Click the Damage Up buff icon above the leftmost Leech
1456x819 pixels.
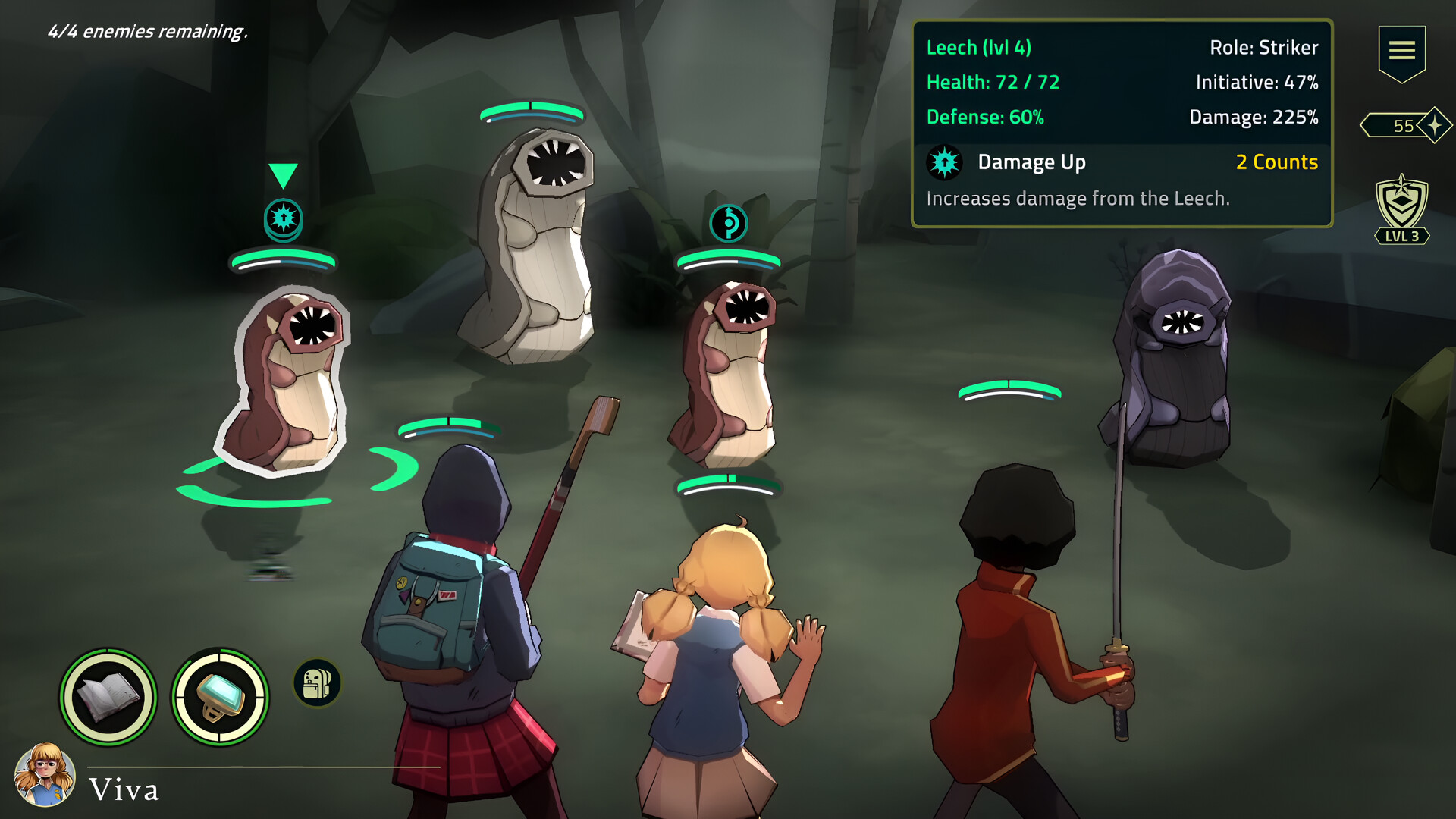pos(284,219)
